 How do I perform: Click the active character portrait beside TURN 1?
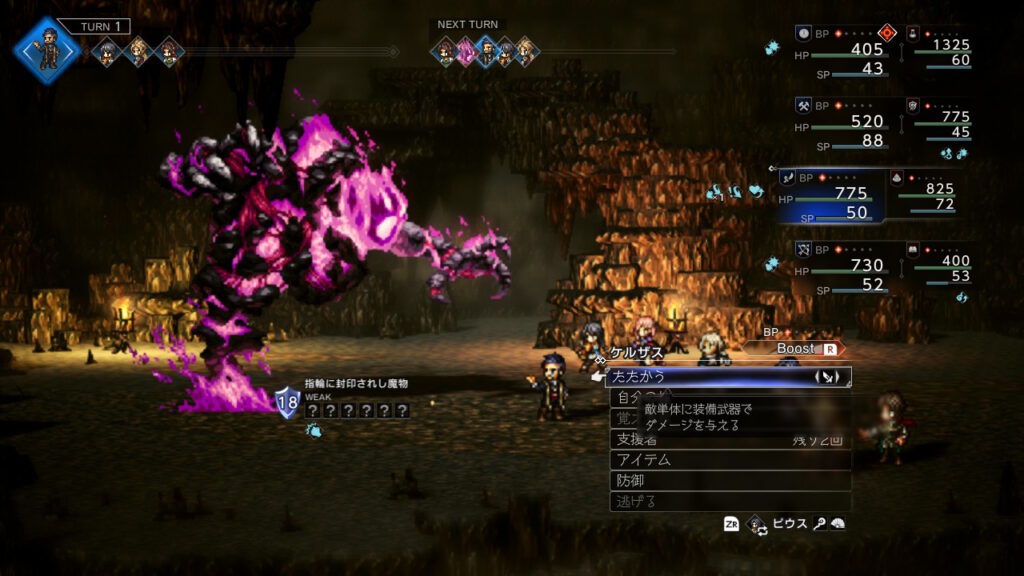click(47, 50)
